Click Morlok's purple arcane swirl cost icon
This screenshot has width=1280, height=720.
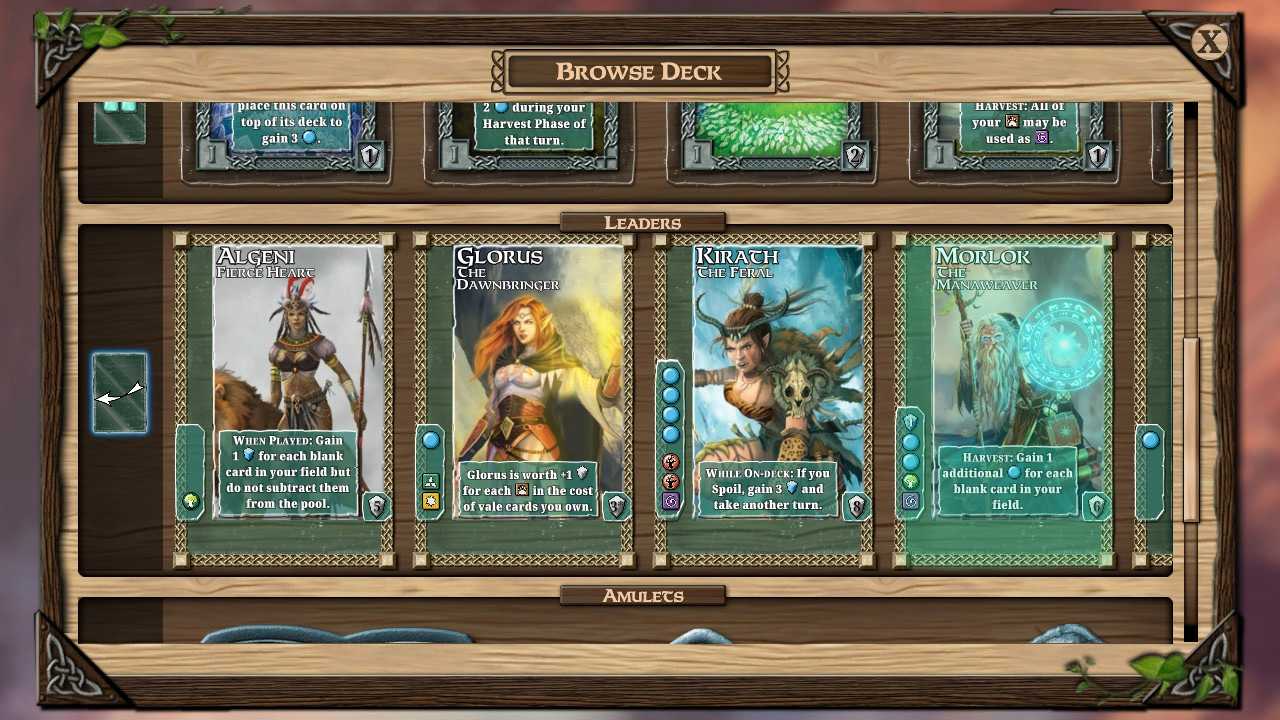pyautogui.click(x=910, y=501)
